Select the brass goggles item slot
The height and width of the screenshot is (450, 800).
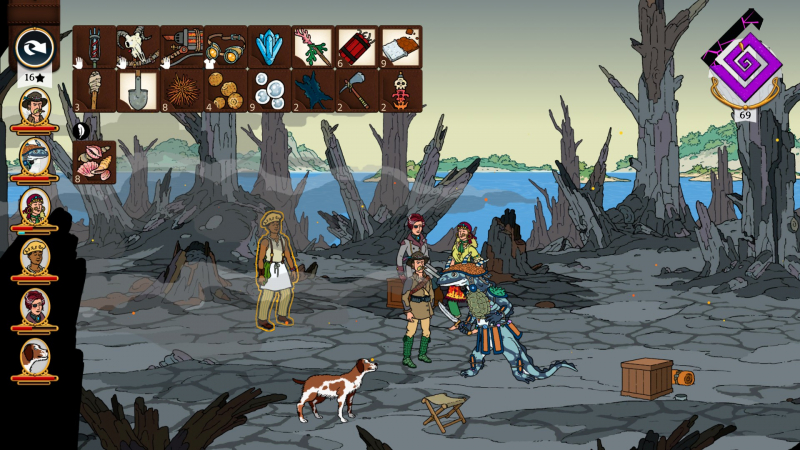point(225,47)
